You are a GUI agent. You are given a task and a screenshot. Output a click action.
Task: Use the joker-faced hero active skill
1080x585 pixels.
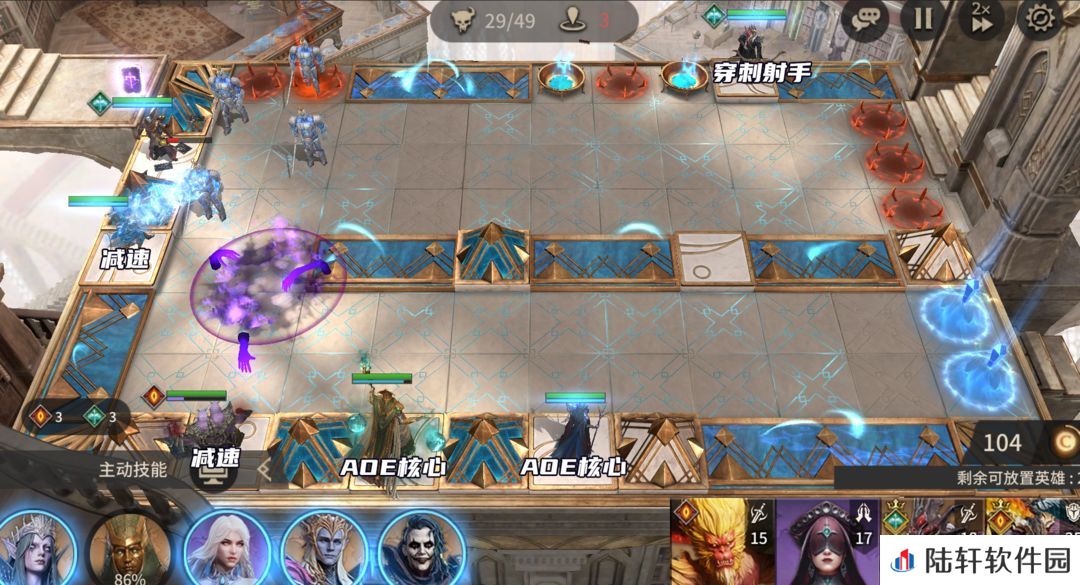click(x=421, y=548)
